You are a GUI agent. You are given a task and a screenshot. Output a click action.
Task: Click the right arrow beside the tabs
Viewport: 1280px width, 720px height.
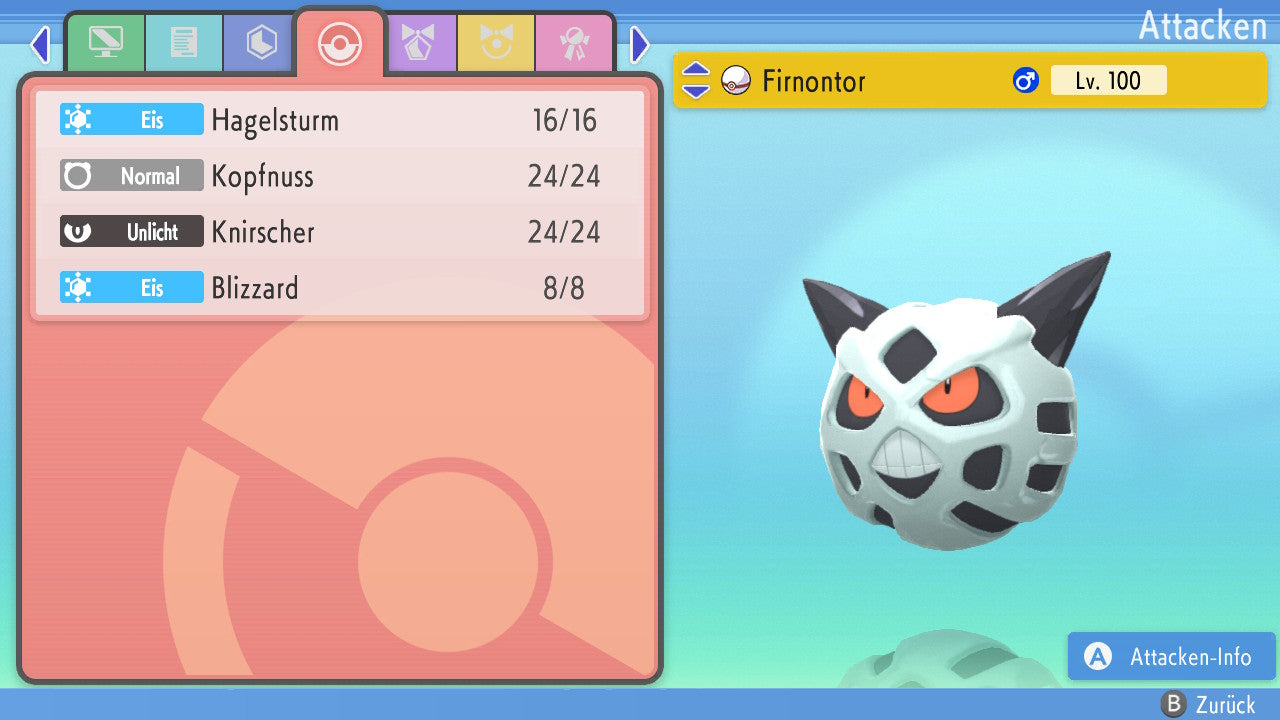640,44
